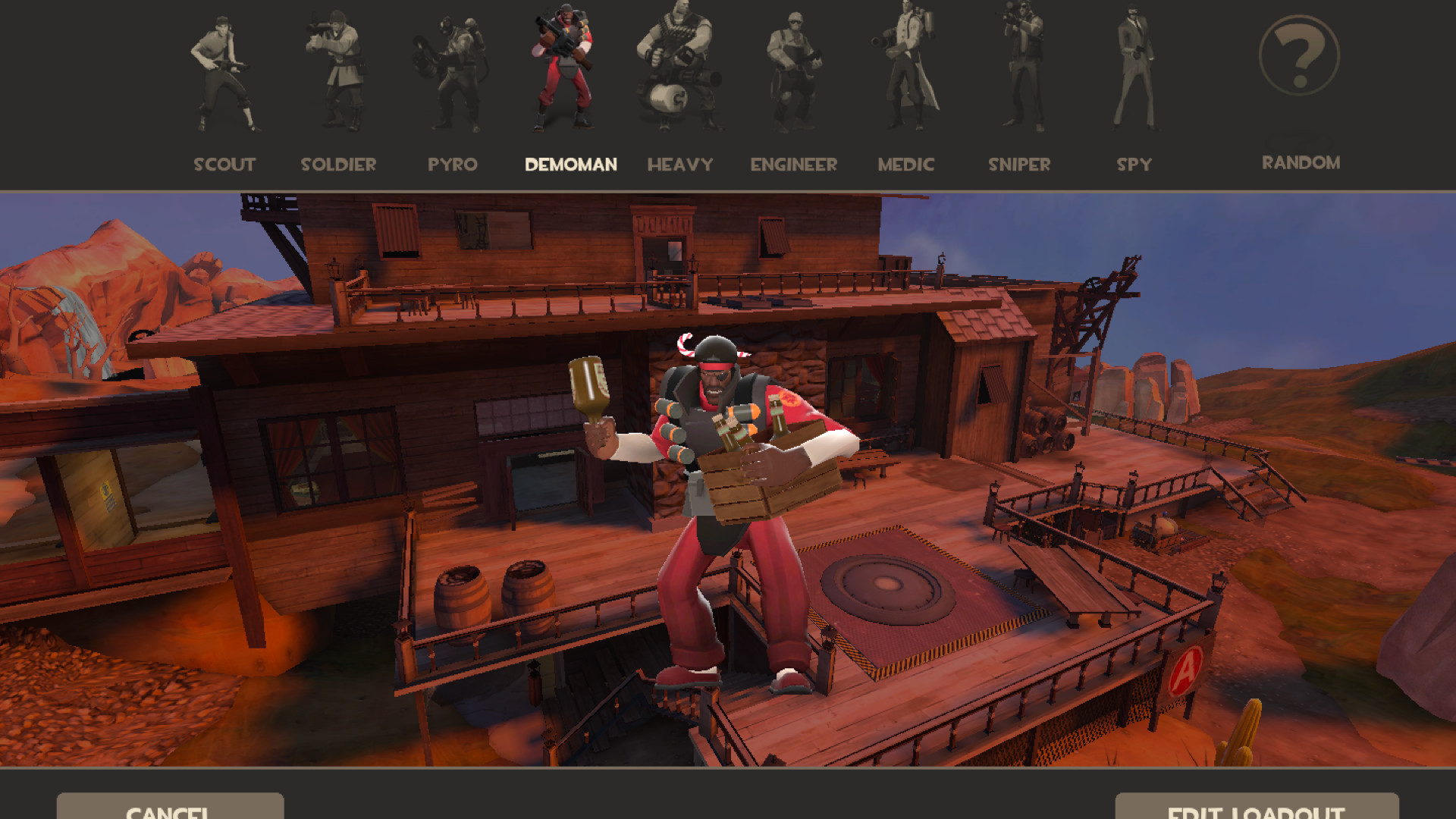Click the SOLDIER label text
The height and width of the screenshot is (819, 1456).
tap(339, 165)
